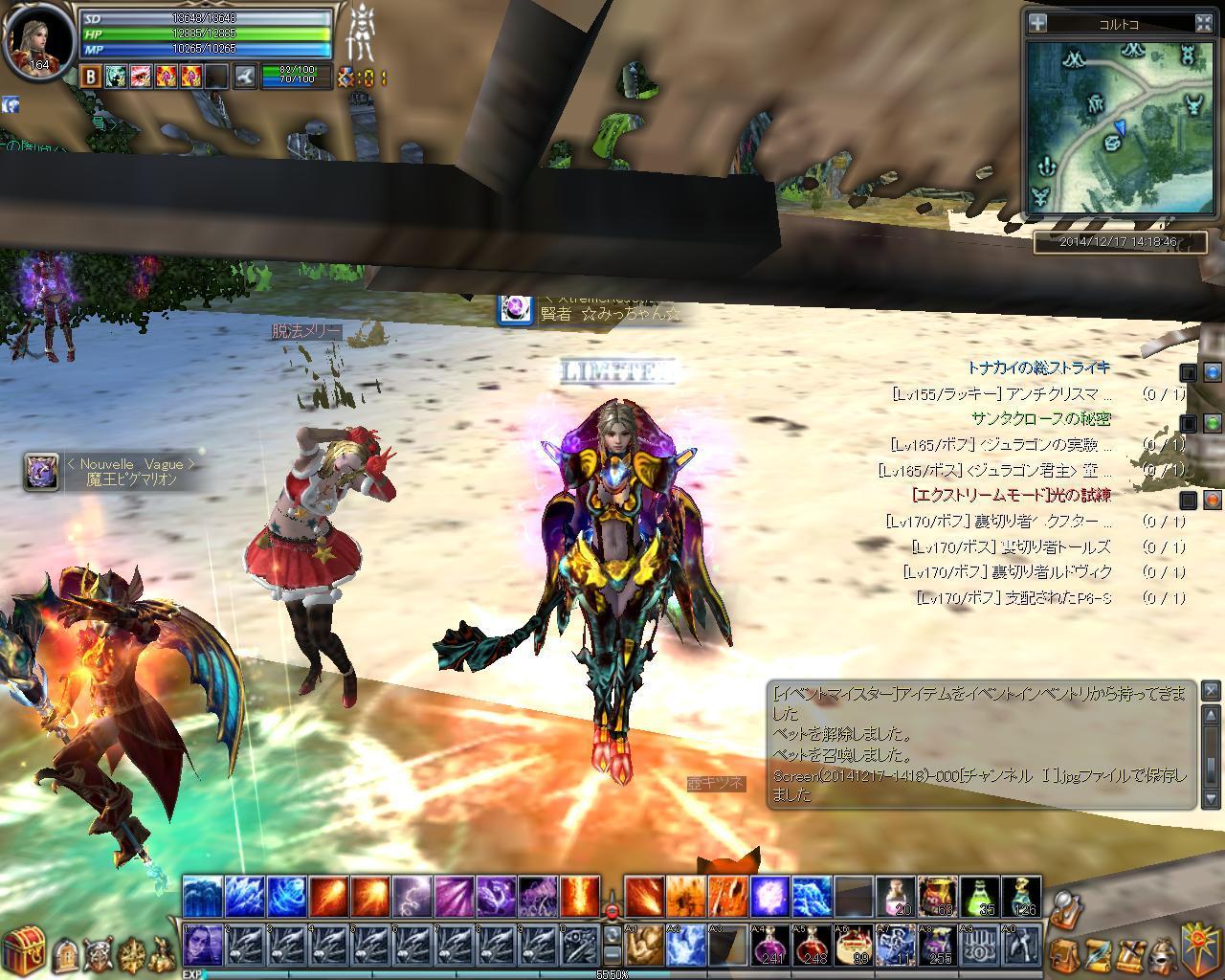Image resolution: width=1225 pixels, height=980 pixels.
Task: Click the orange B buff icon
Action: (x=90, y=76)
